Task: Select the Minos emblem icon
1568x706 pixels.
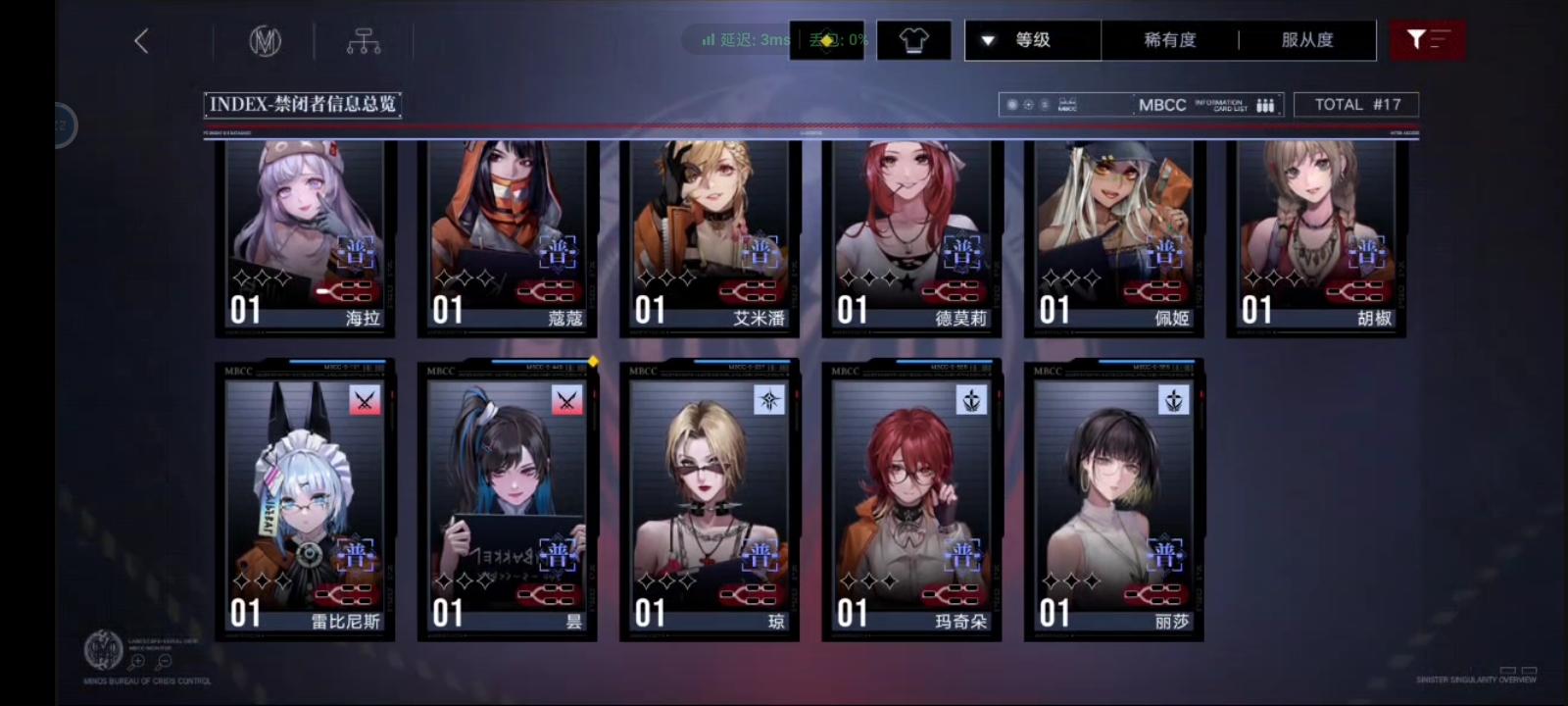Action: (267, 39)
